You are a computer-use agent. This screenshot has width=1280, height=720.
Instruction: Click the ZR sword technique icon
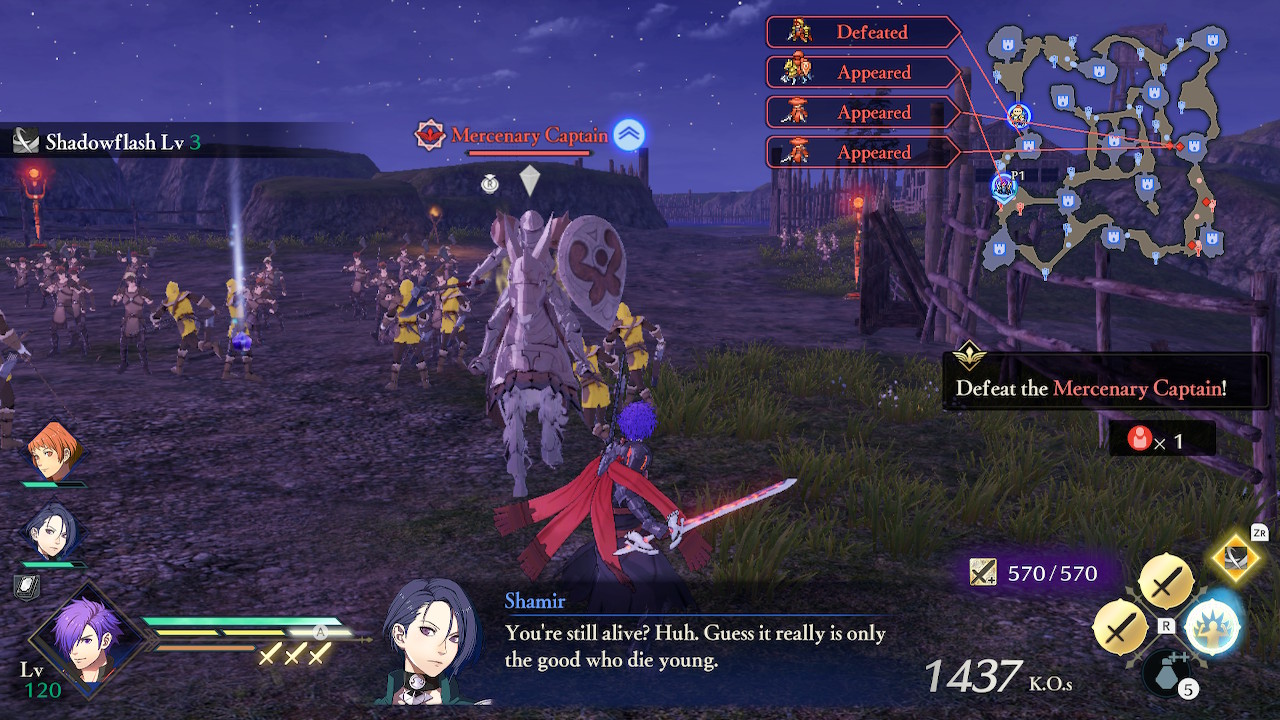click(x=1235, y=557)
